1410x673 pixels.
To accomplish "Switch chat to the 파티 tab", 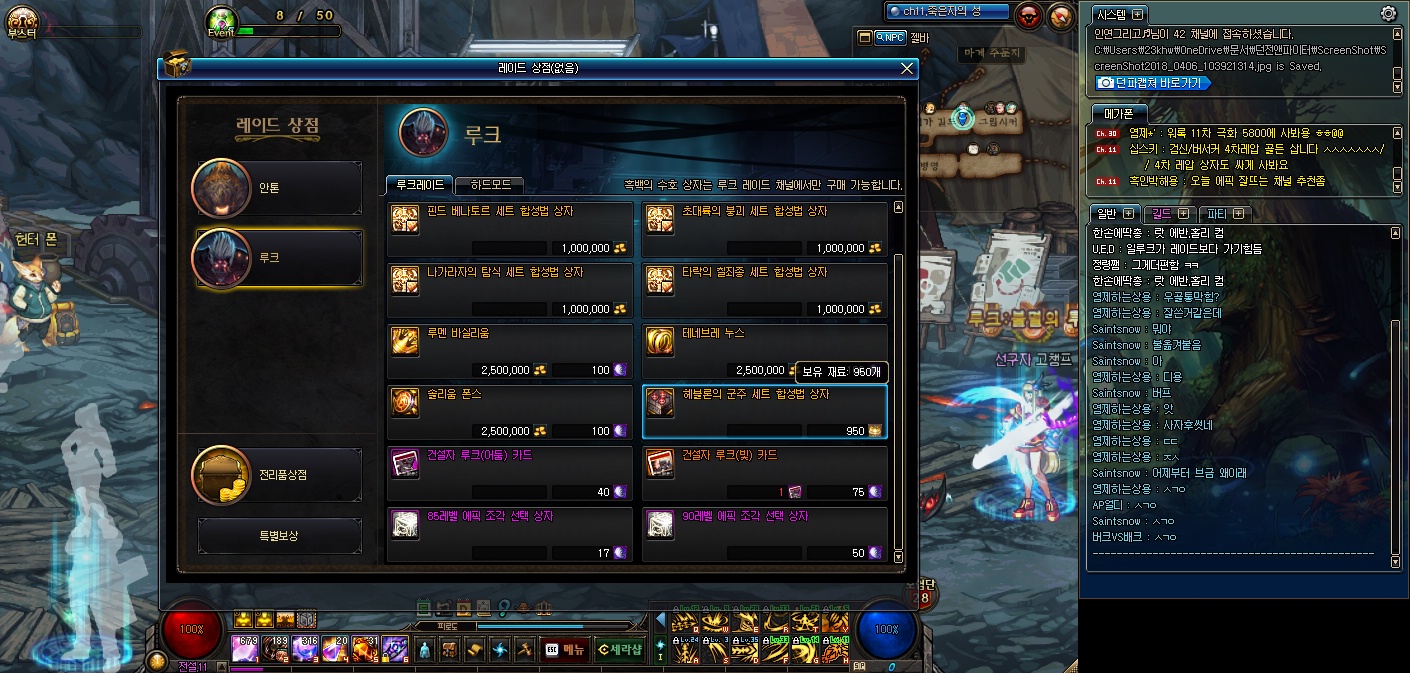I will click(1225, 213).
